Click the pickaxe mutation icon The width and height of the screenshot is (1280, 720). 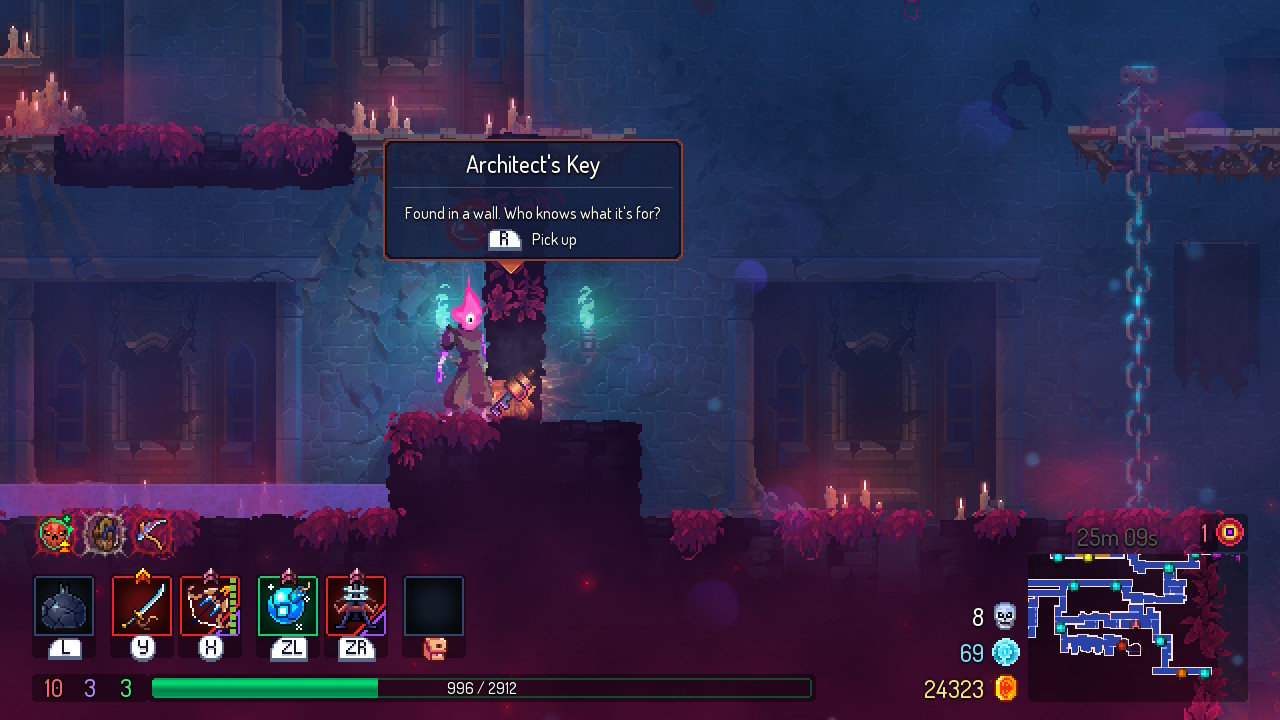tap(151, 535)
